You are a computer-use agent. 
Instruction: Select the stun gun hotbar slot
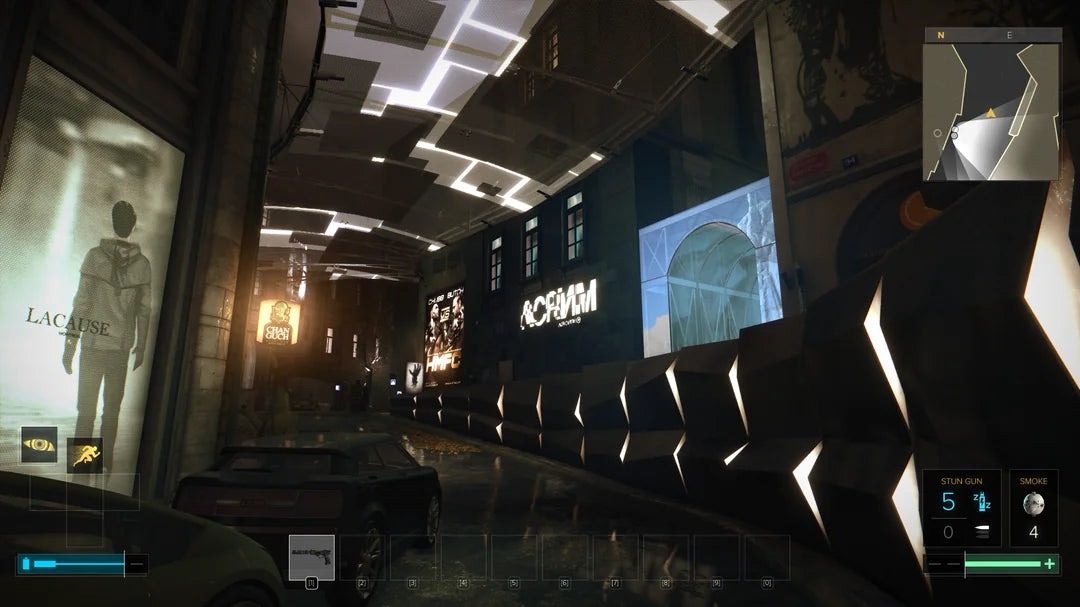point(311,557)
